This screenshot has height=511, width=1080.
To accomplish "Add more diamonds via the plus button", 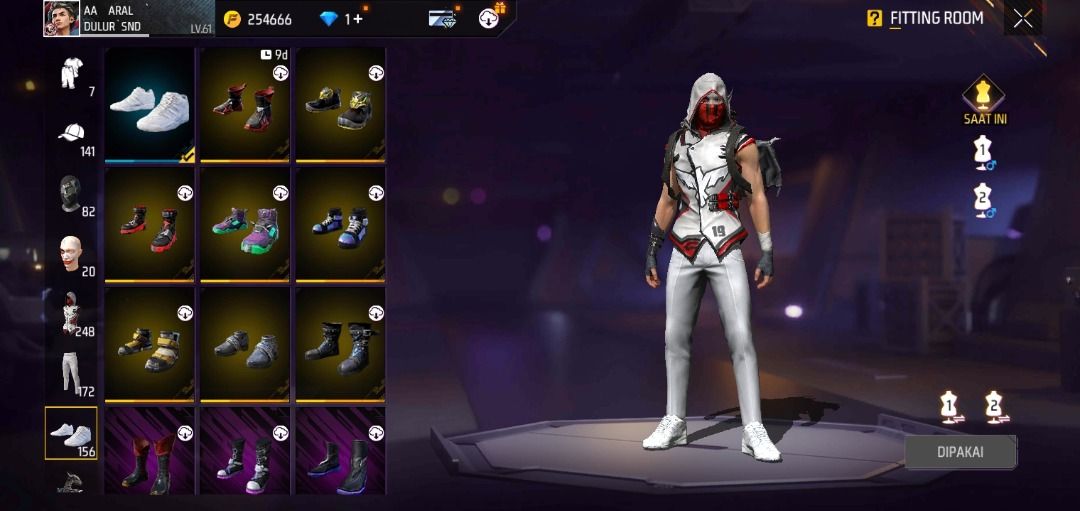I will tap(357, 19).
